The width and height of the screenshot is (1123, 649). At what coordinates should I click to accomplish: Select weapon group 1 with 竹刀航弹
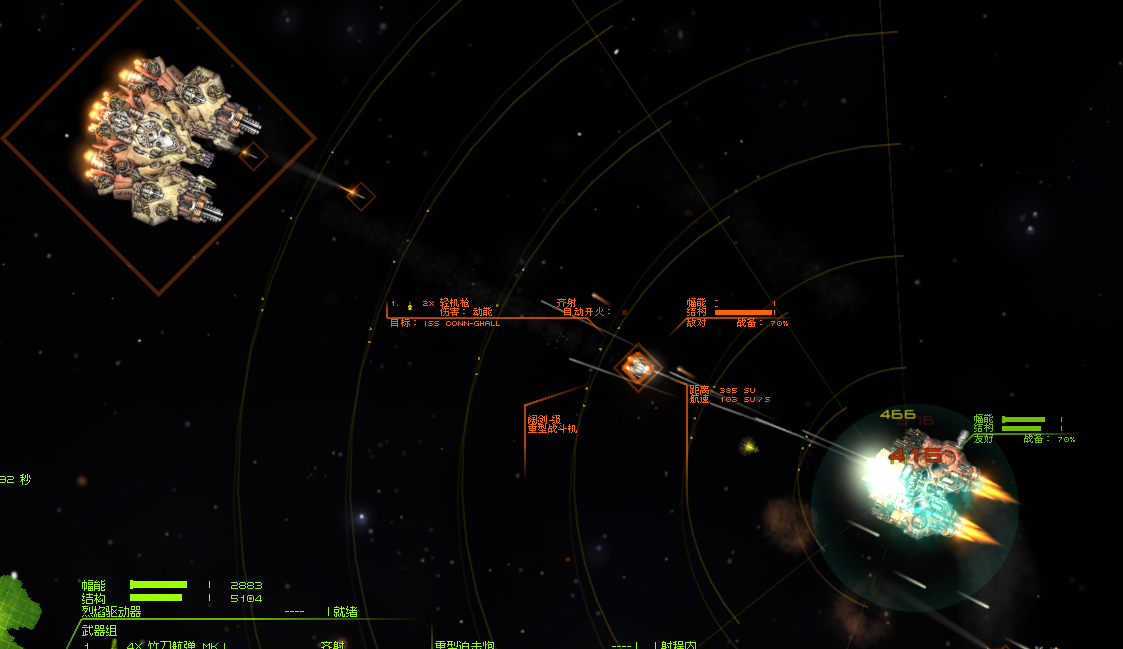pyautogui.click(x=175, y=644)
